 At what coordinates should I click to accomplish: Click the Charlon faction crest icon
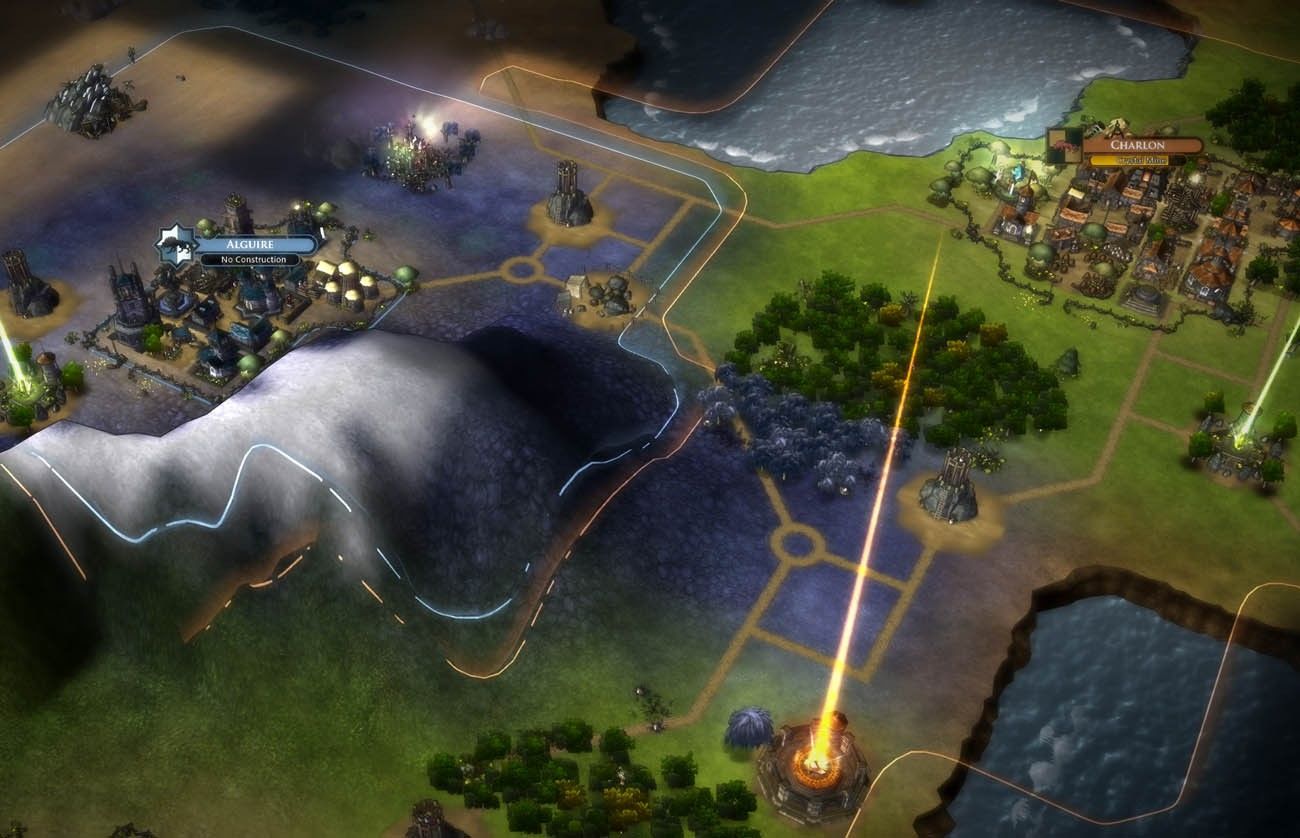pyautogui.click(x=1064, y=146)
